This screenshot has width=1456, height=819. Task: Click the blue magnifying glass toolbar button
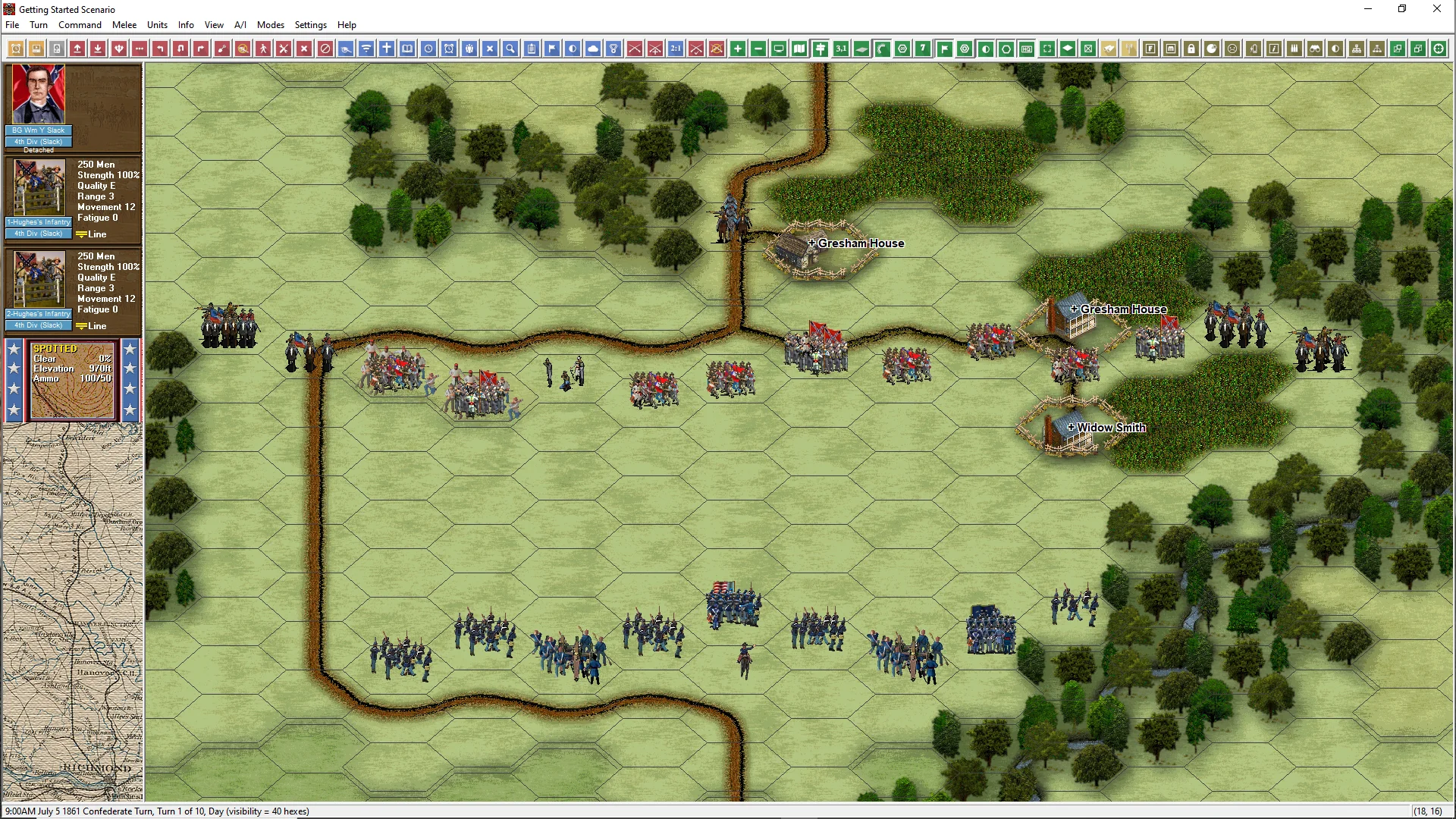(510, 49)
